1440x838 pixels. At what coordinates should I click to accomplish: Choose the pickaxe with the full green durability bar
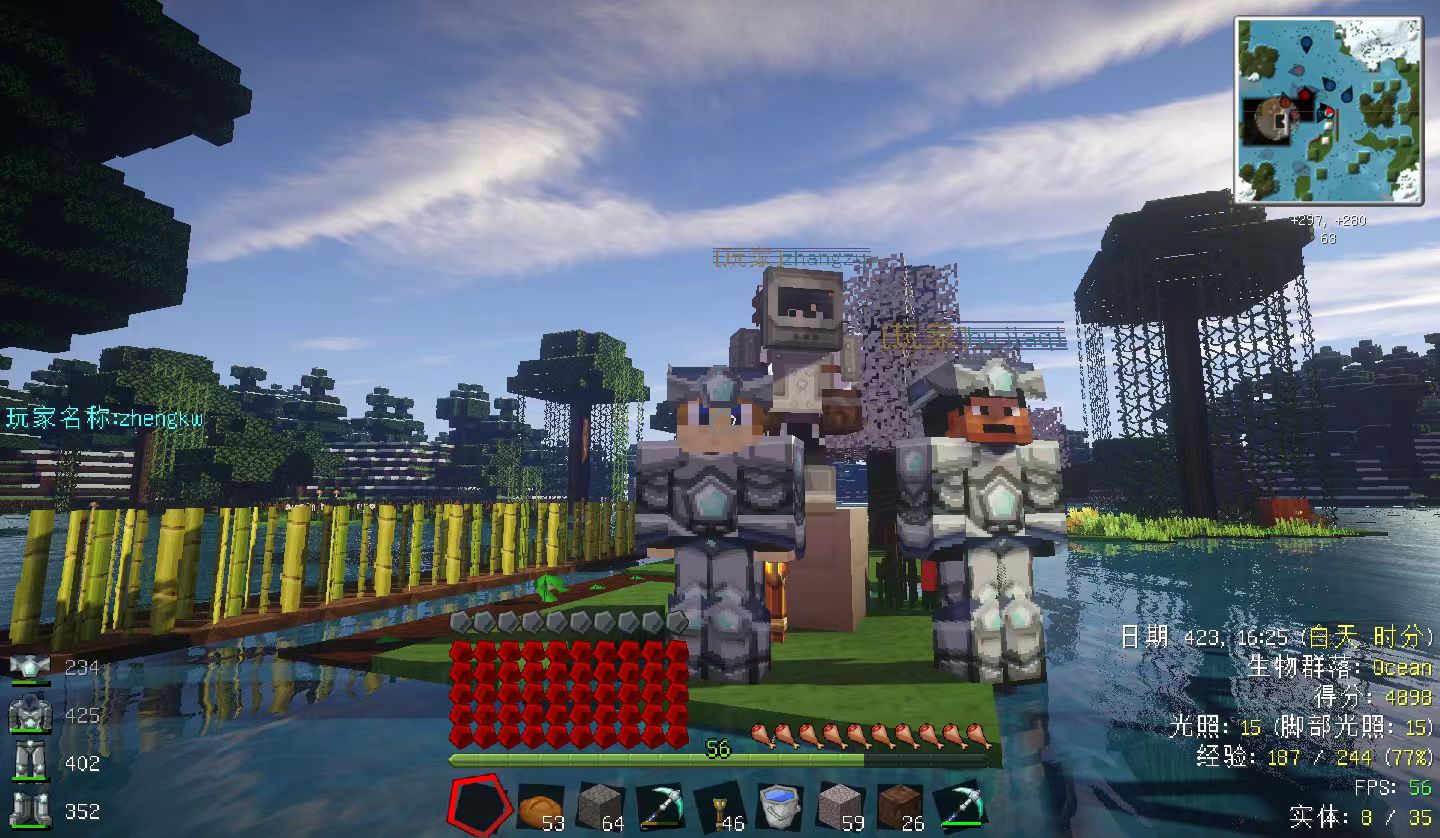coord(959,805)
